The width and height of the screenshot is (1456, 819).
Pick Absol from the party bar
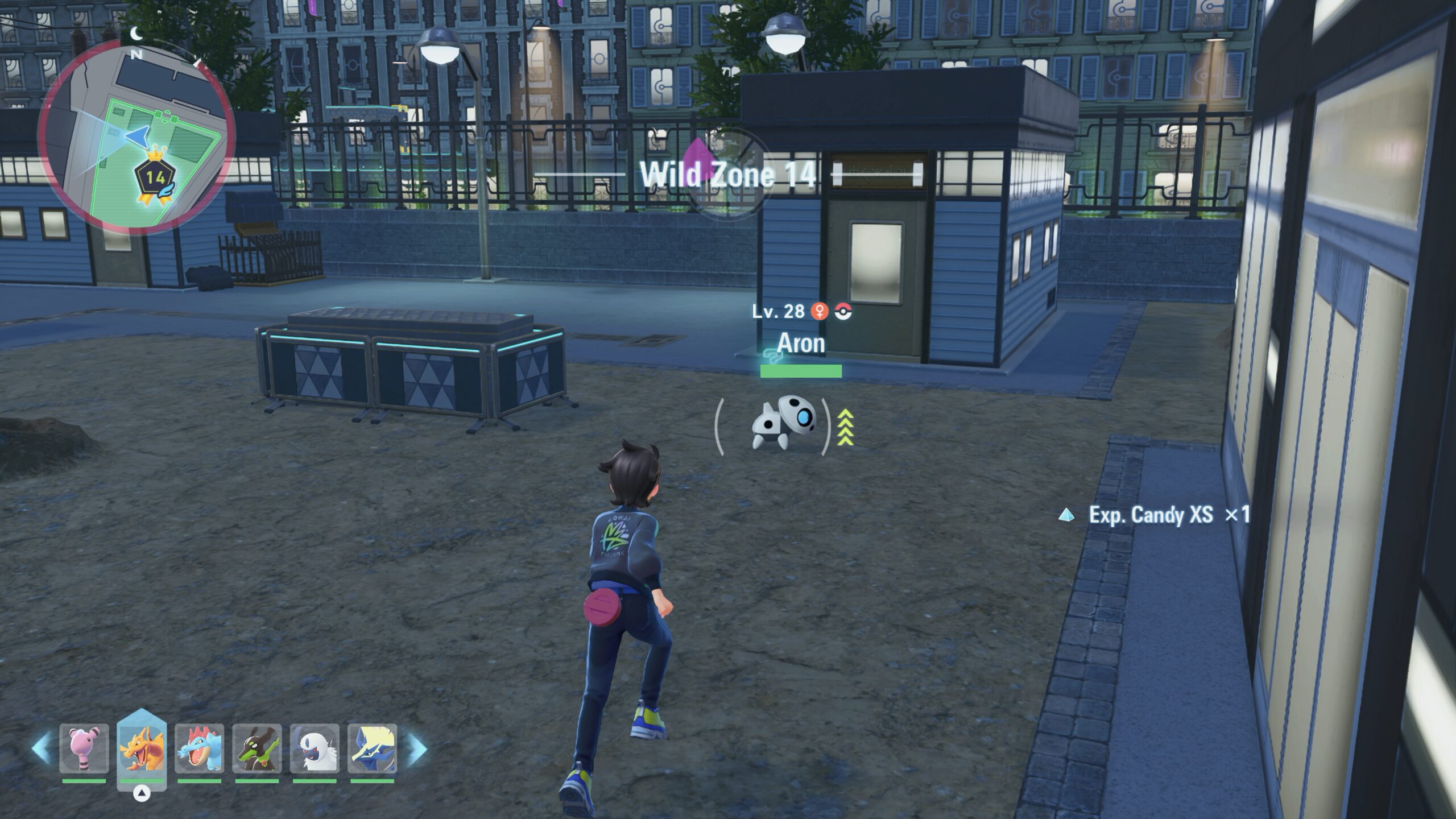click(x=315, y=748)
